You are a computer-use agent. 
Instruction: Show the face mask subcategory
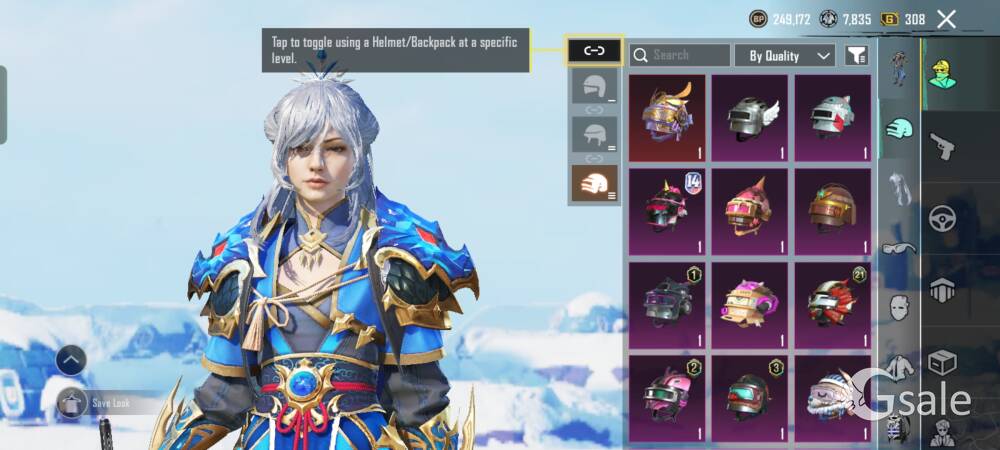(x=899, y=307)
